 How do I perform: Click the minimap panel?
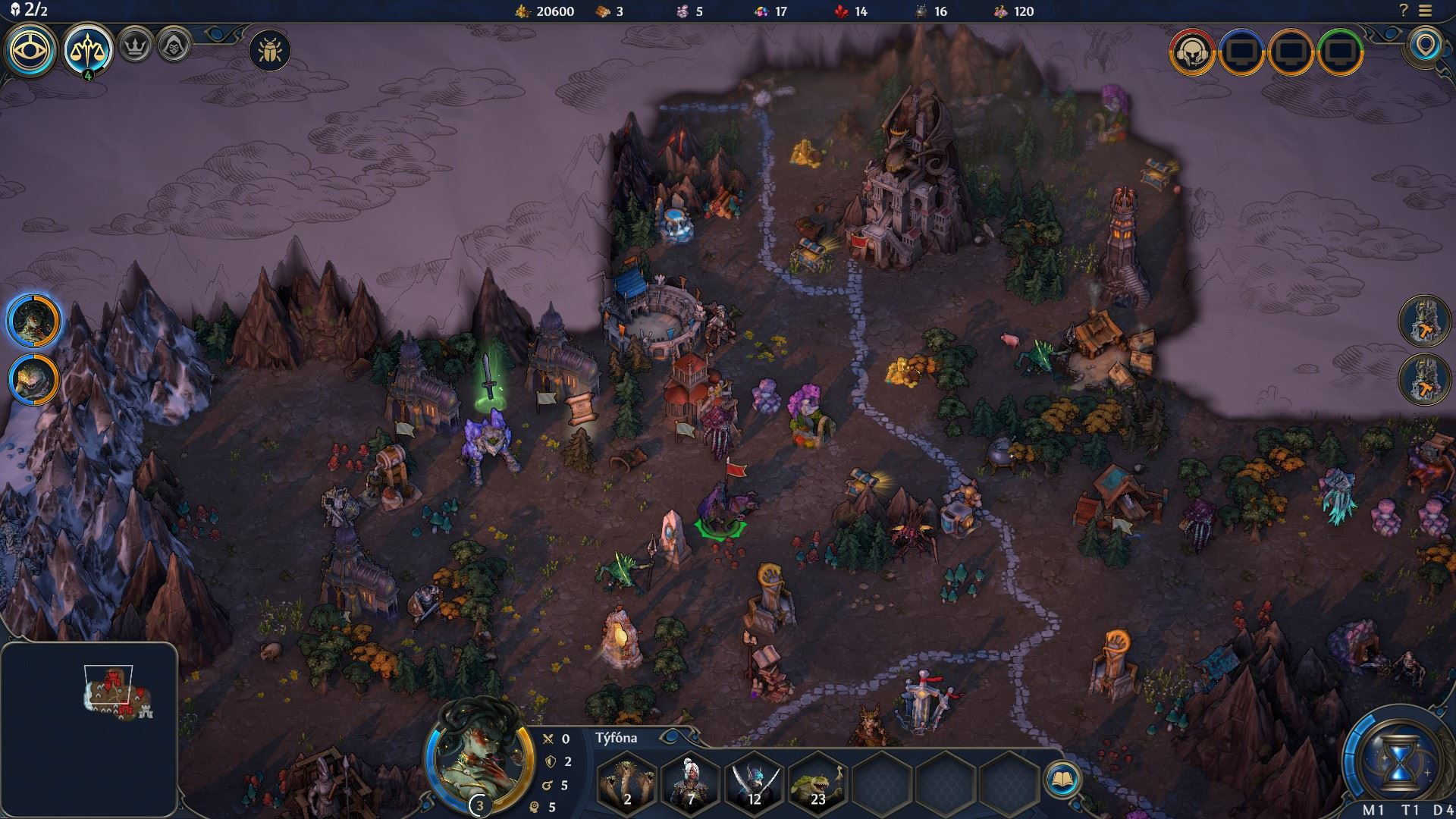click(x=89, y=728)
